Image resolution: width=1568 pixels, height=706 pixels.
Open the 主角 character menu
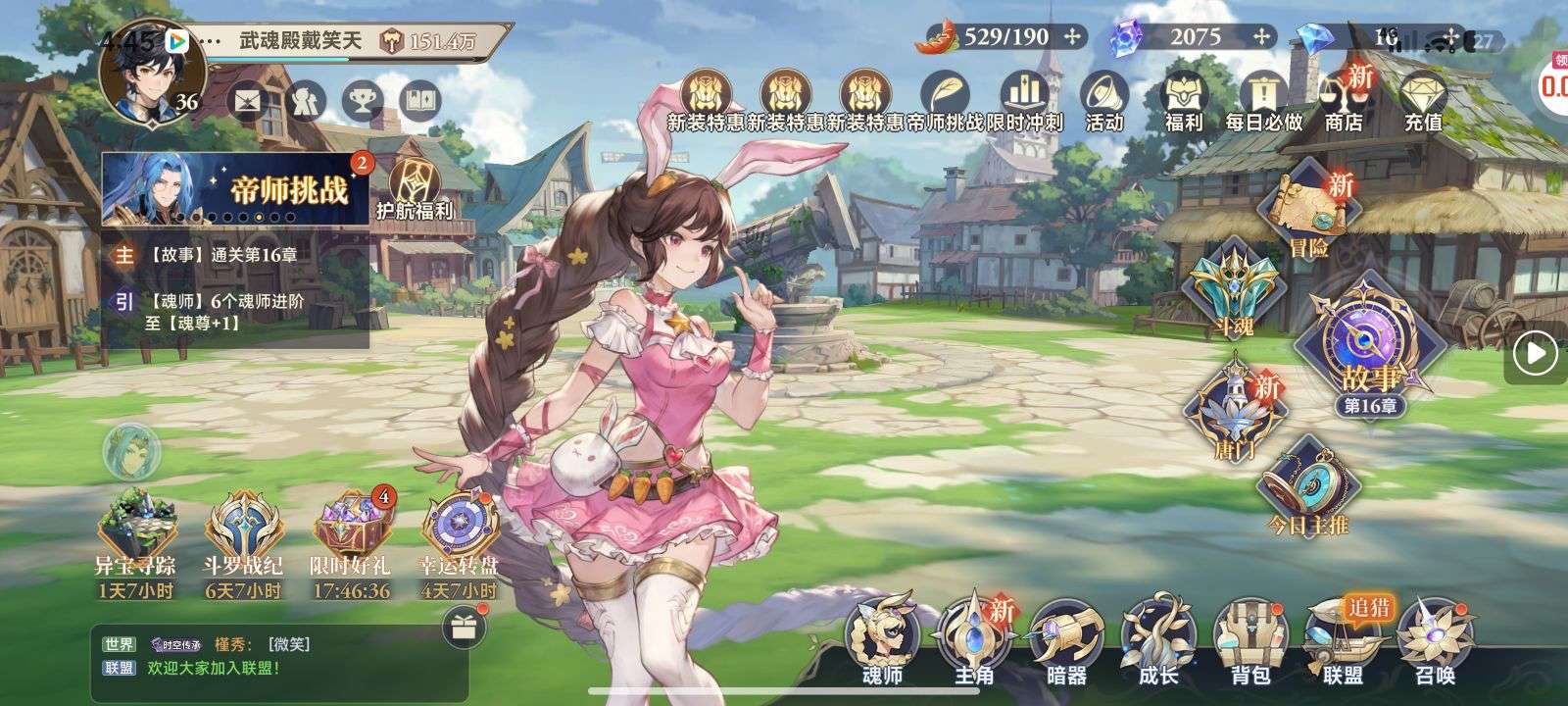pos(974,637)
